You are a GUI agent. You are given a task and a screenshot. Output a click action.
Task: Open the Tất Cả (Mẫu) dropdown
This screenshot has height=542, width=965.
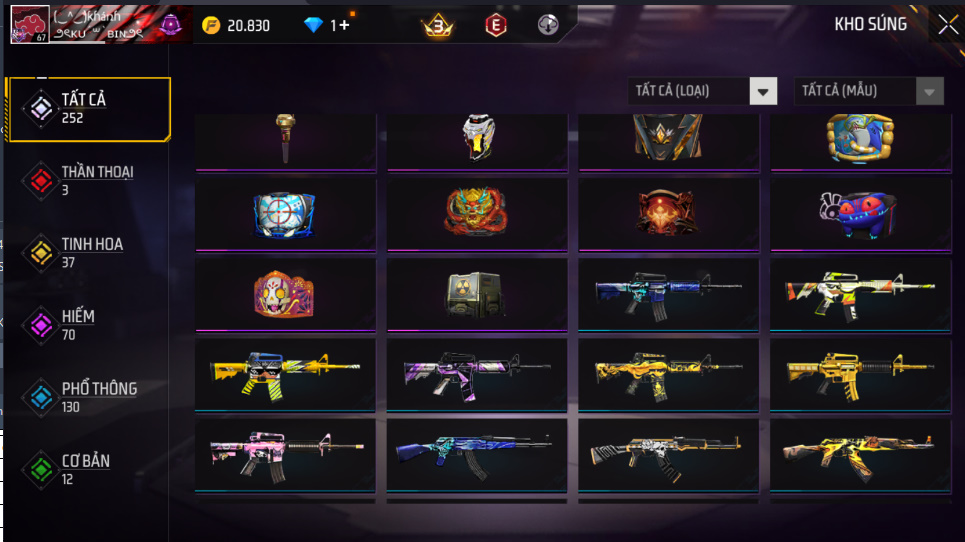(x=868, y=91)
